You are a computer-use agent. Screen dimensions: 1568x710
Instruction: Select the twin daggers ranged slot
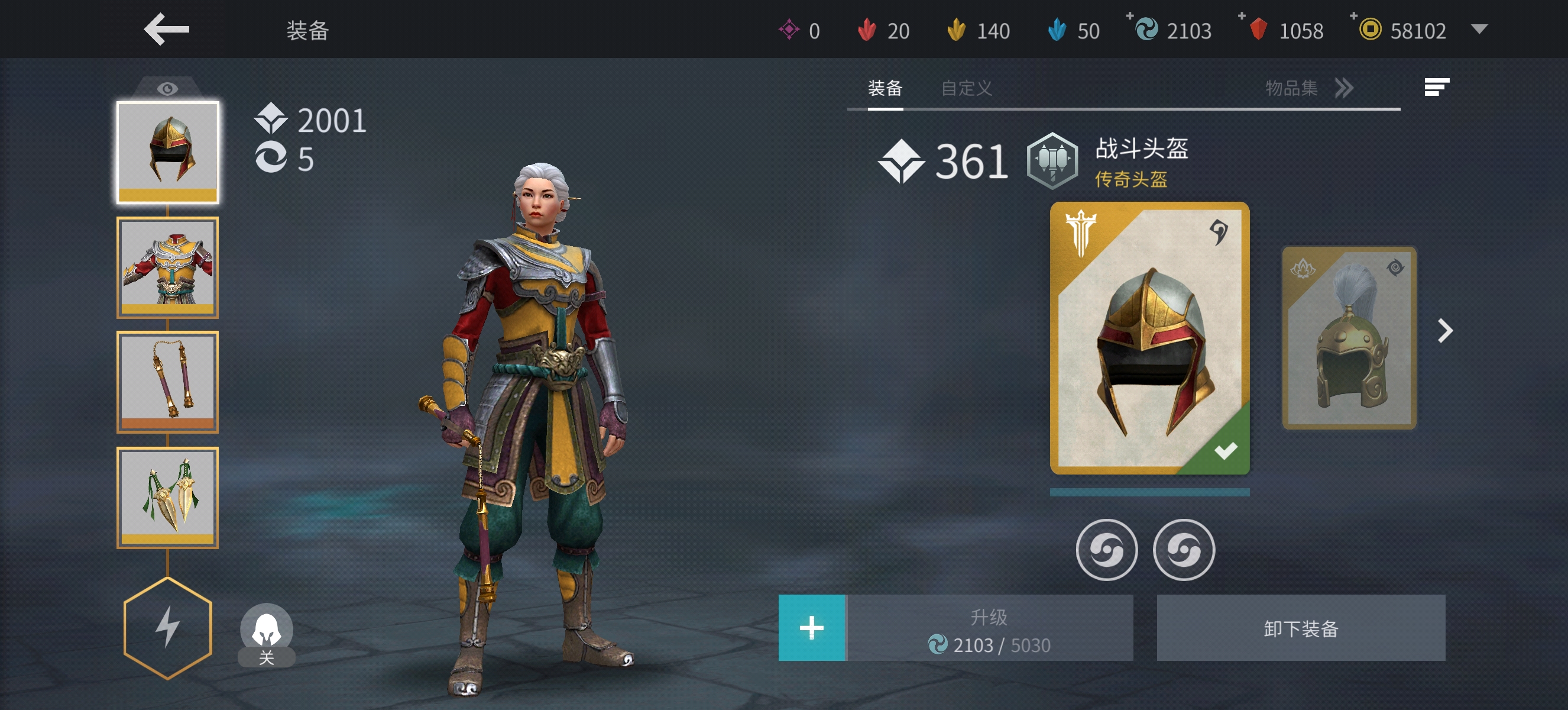(167, 497)
